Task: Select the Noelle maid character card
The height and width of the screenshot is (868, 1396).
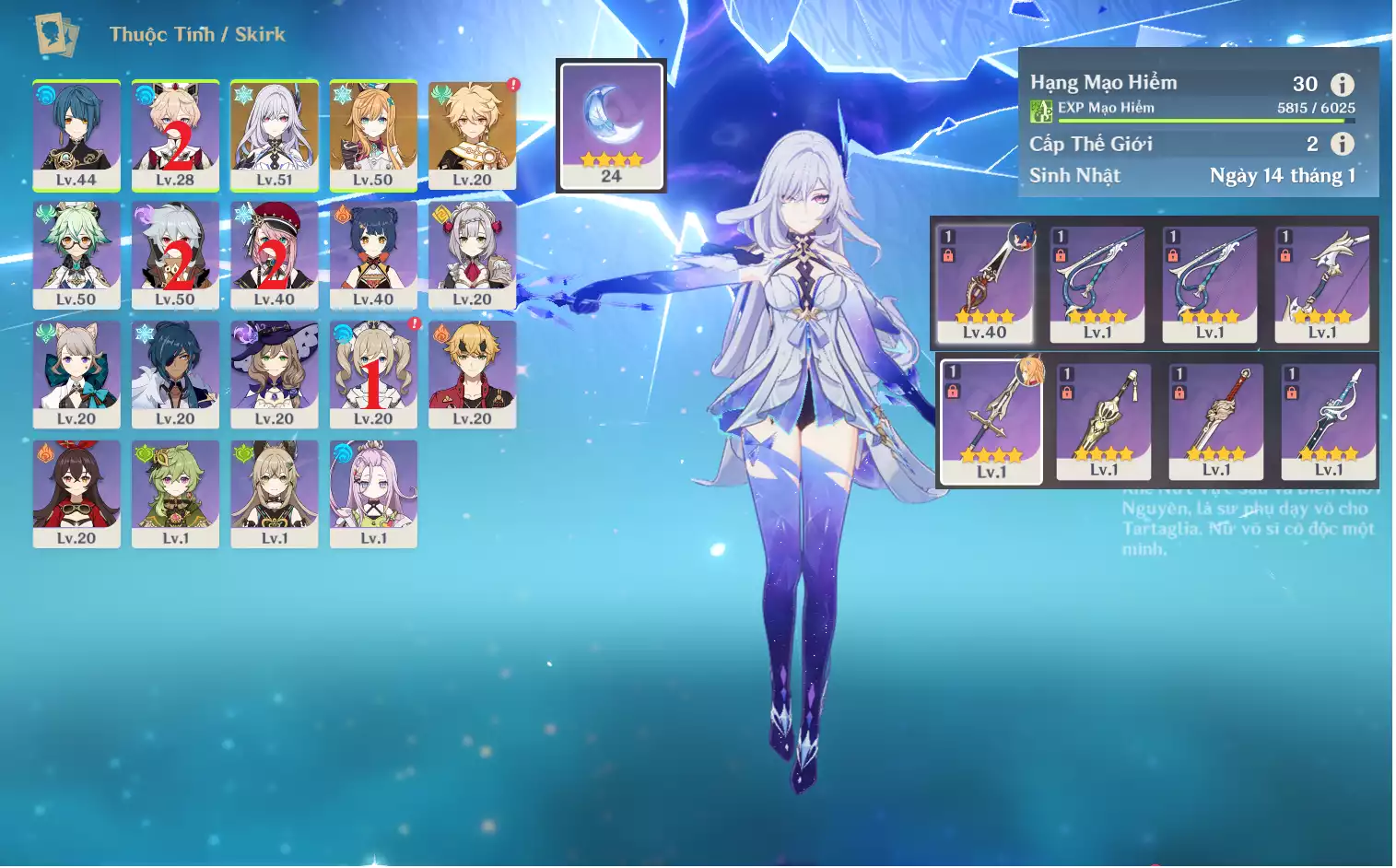Action: [x=472, y=255]
